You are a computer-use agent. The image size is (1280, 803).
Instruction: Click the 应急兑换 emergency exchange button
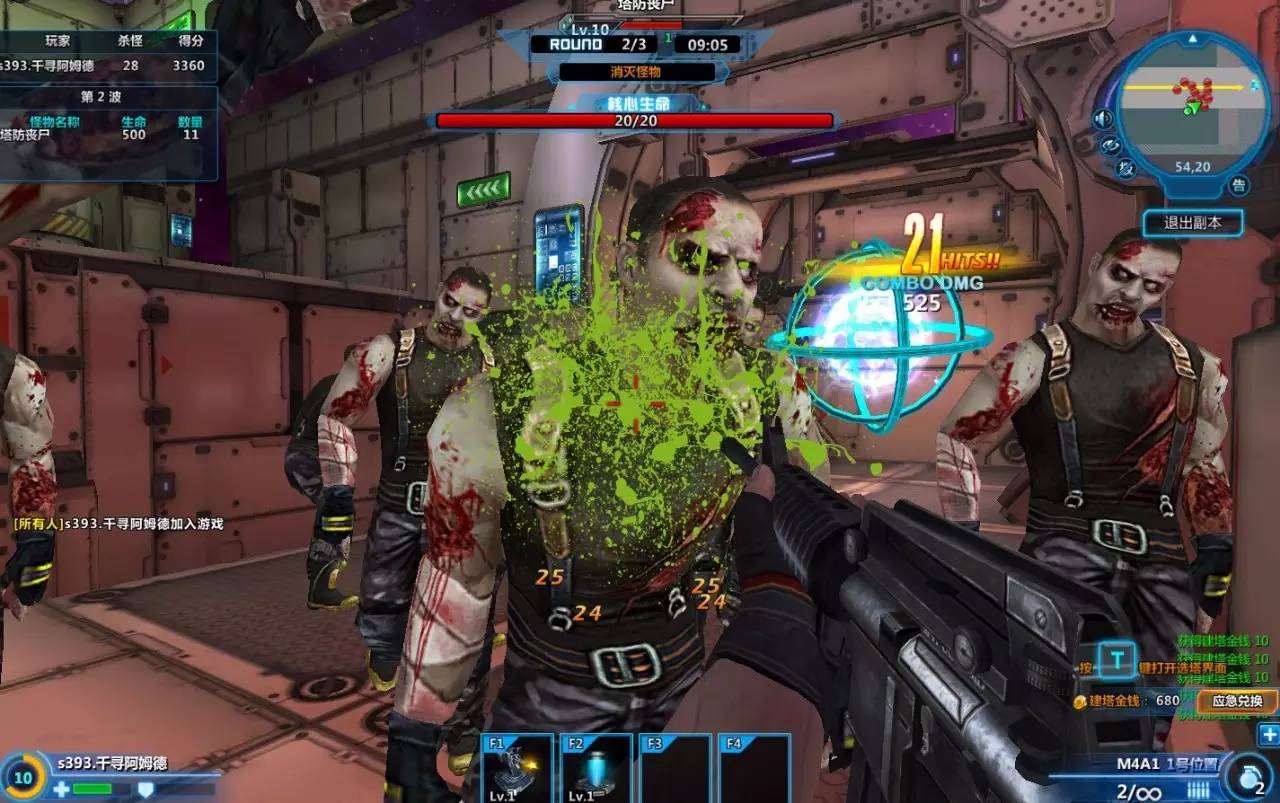pyautogui.click(x=1237, y=701)
